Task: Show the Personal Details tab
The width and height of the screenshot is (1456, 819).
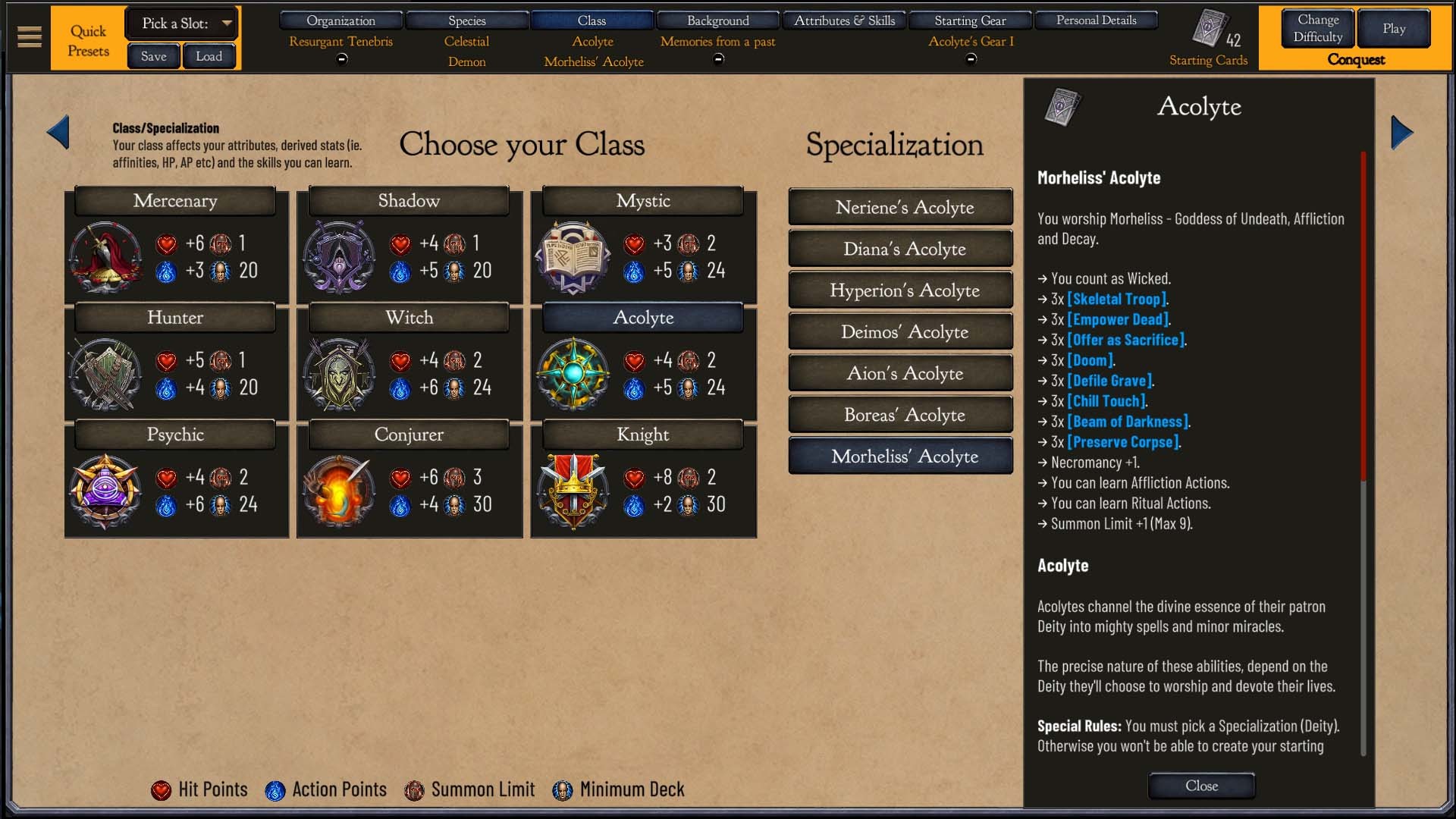Action: 1096,20
